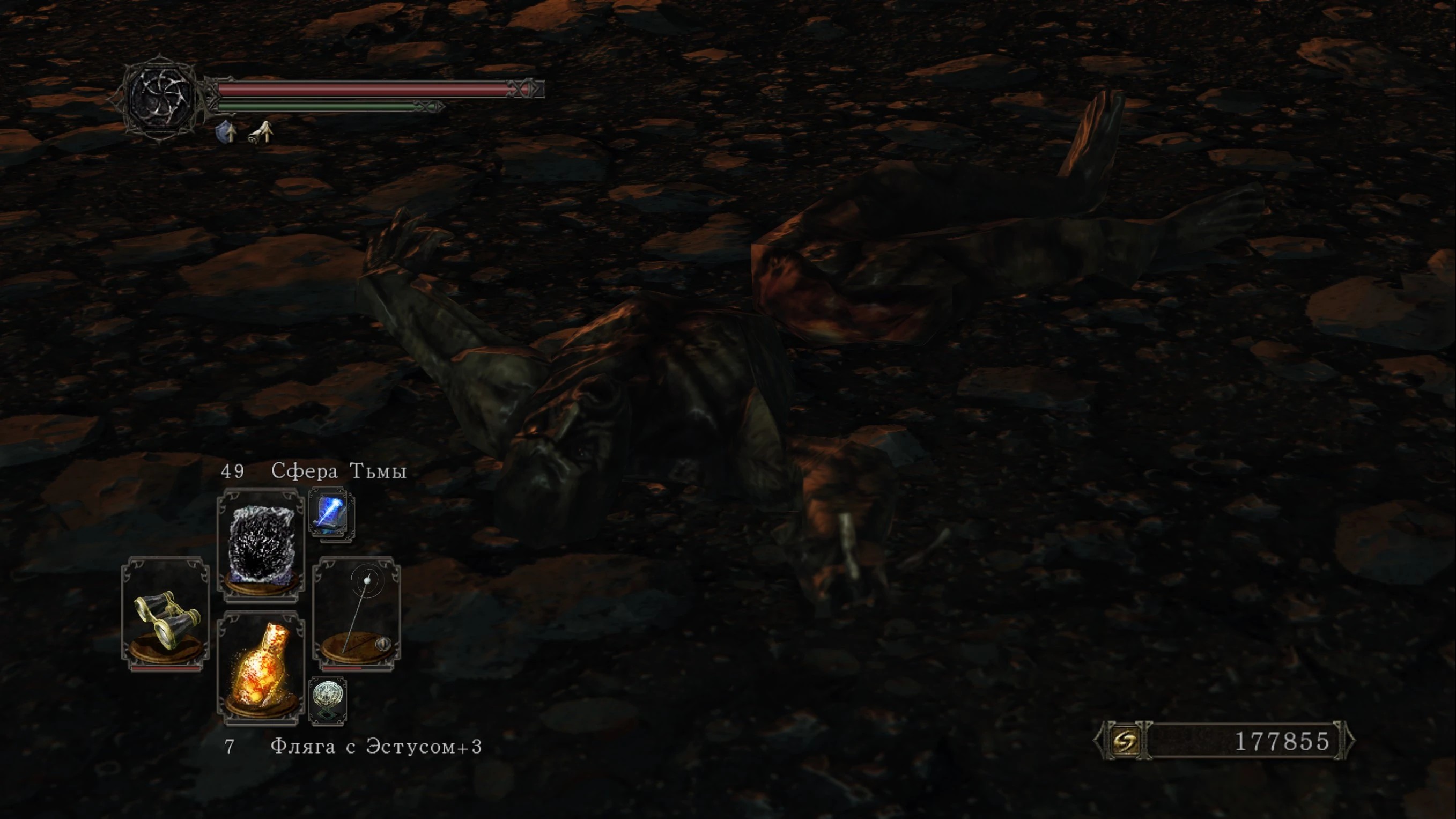Inspect the blue shield buff icon
This screenshot has height=819, width=1456.
[227, 132]
